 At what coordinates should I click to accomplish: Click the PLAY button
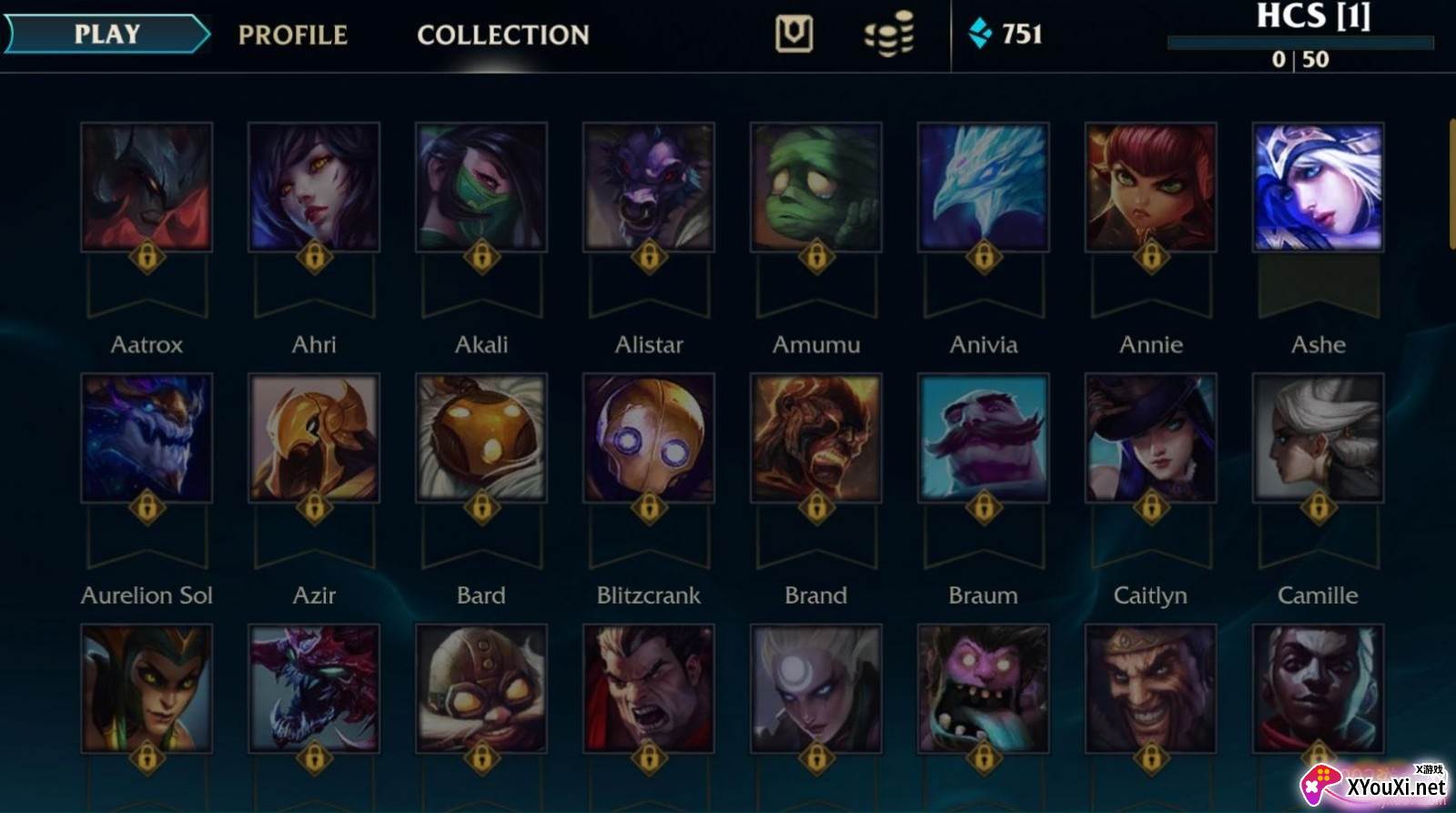[x=106, y=35]
